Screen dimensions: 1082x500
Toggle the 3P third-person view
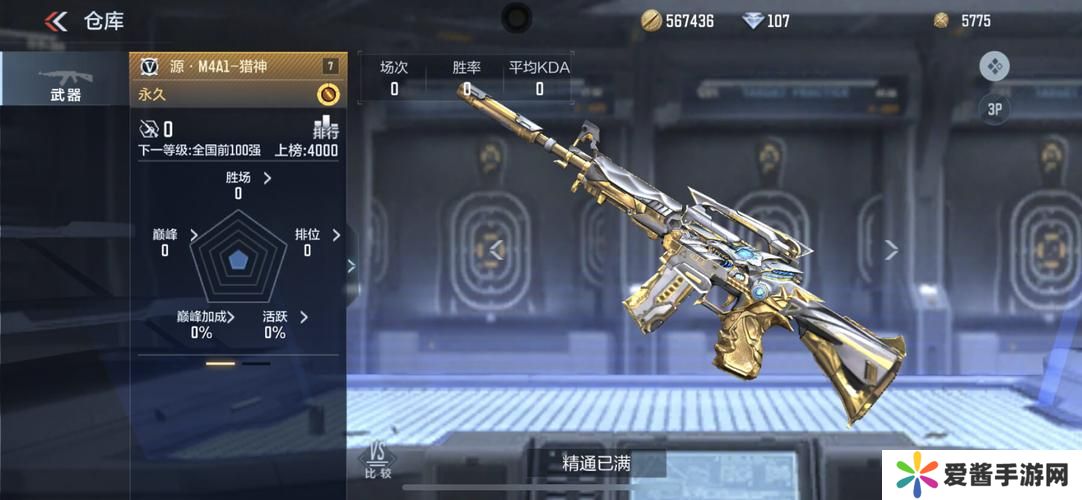994,110
